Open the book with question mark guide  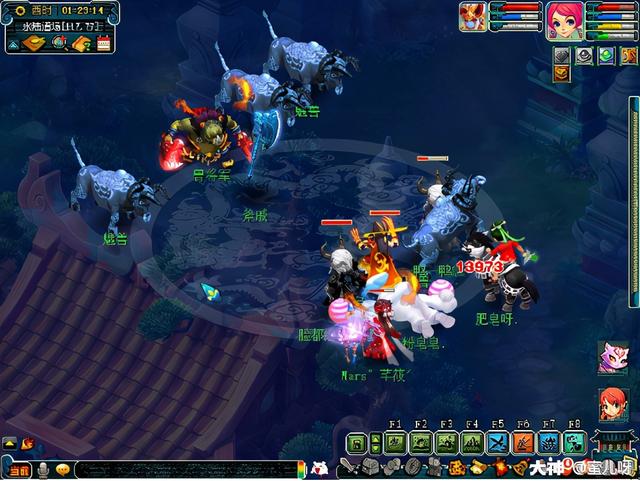coord(81,42)
